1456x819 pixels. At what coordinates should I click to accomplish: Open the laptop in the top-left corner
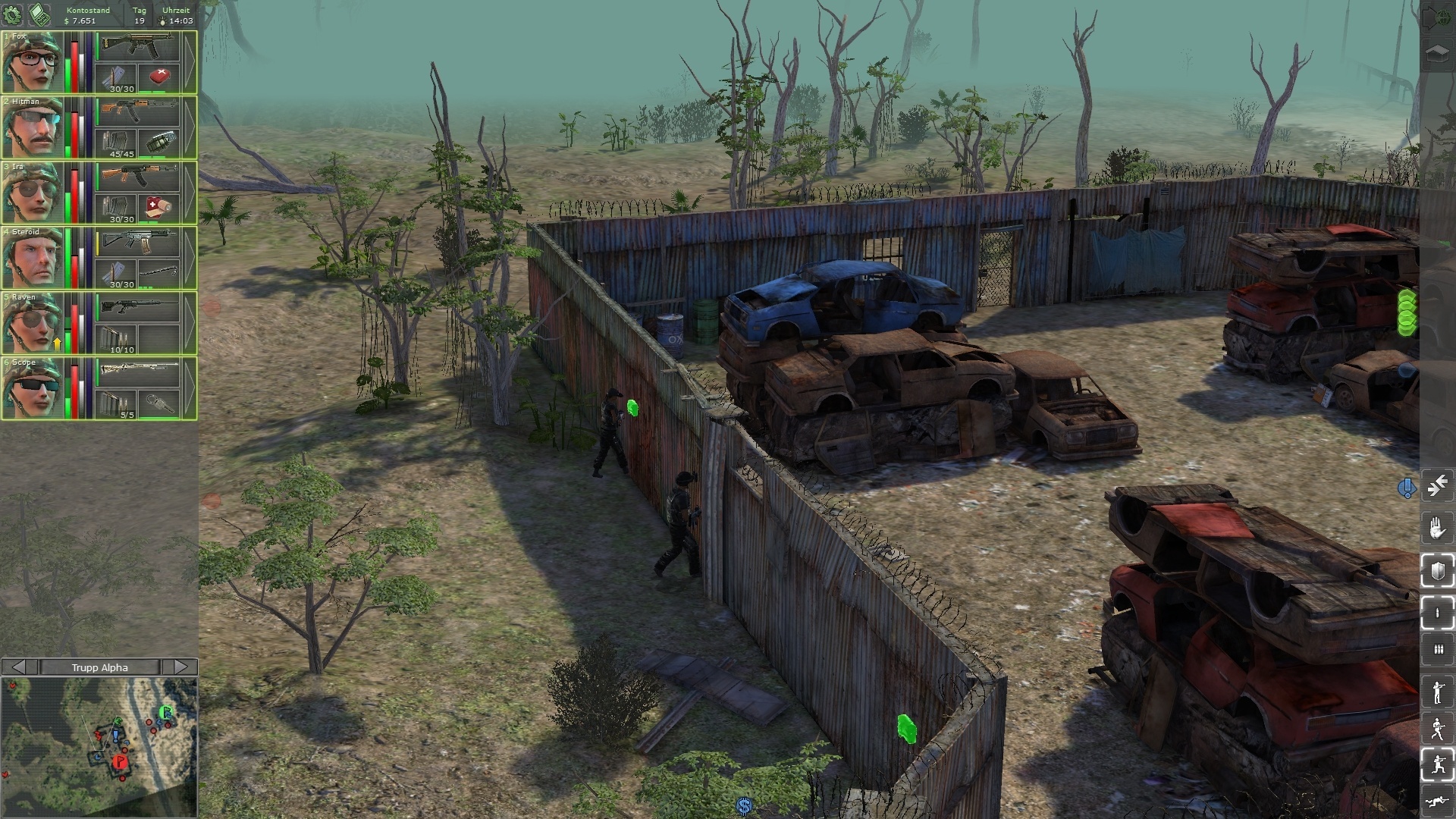(x=38, y=13)
